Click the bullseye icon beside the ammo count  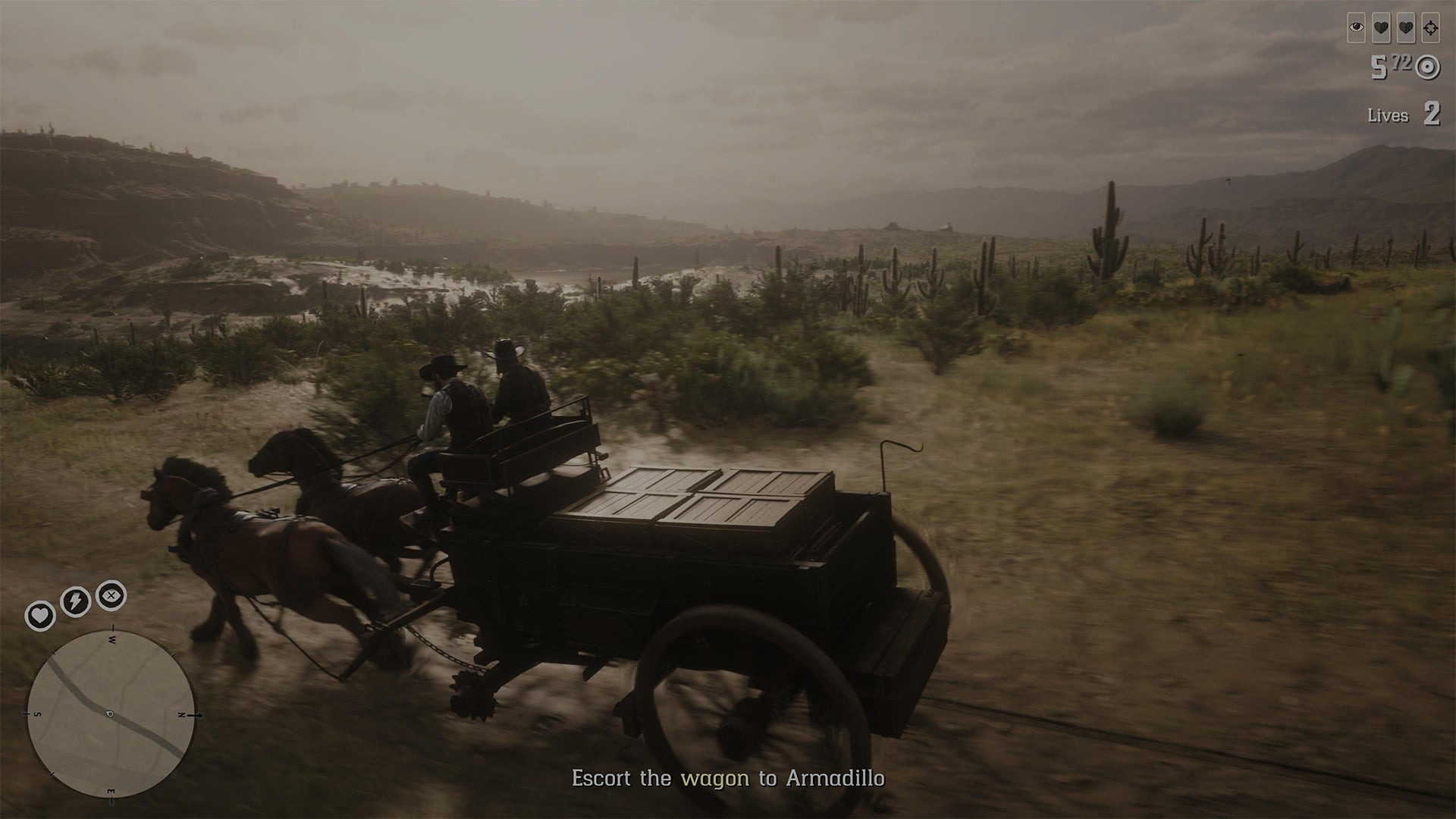pos(1428,66)
